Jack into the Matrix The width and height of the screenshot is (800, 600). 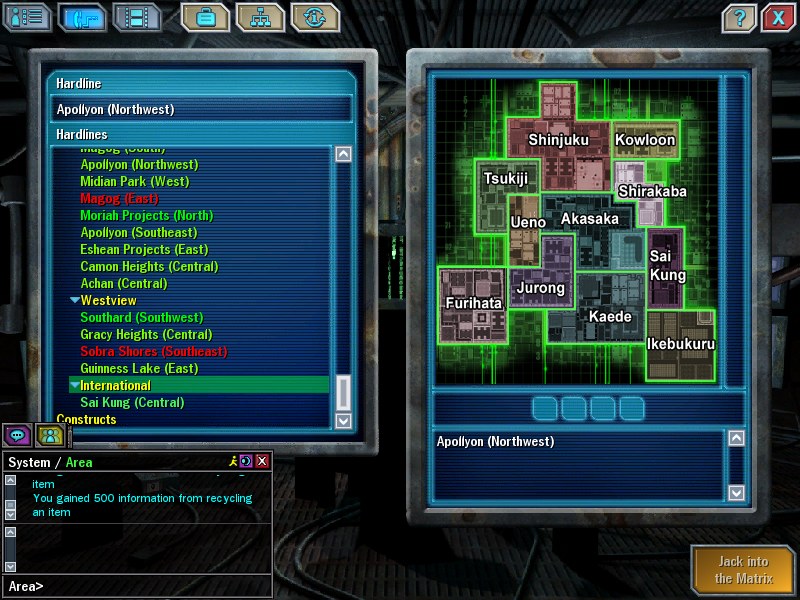[742, 571]
